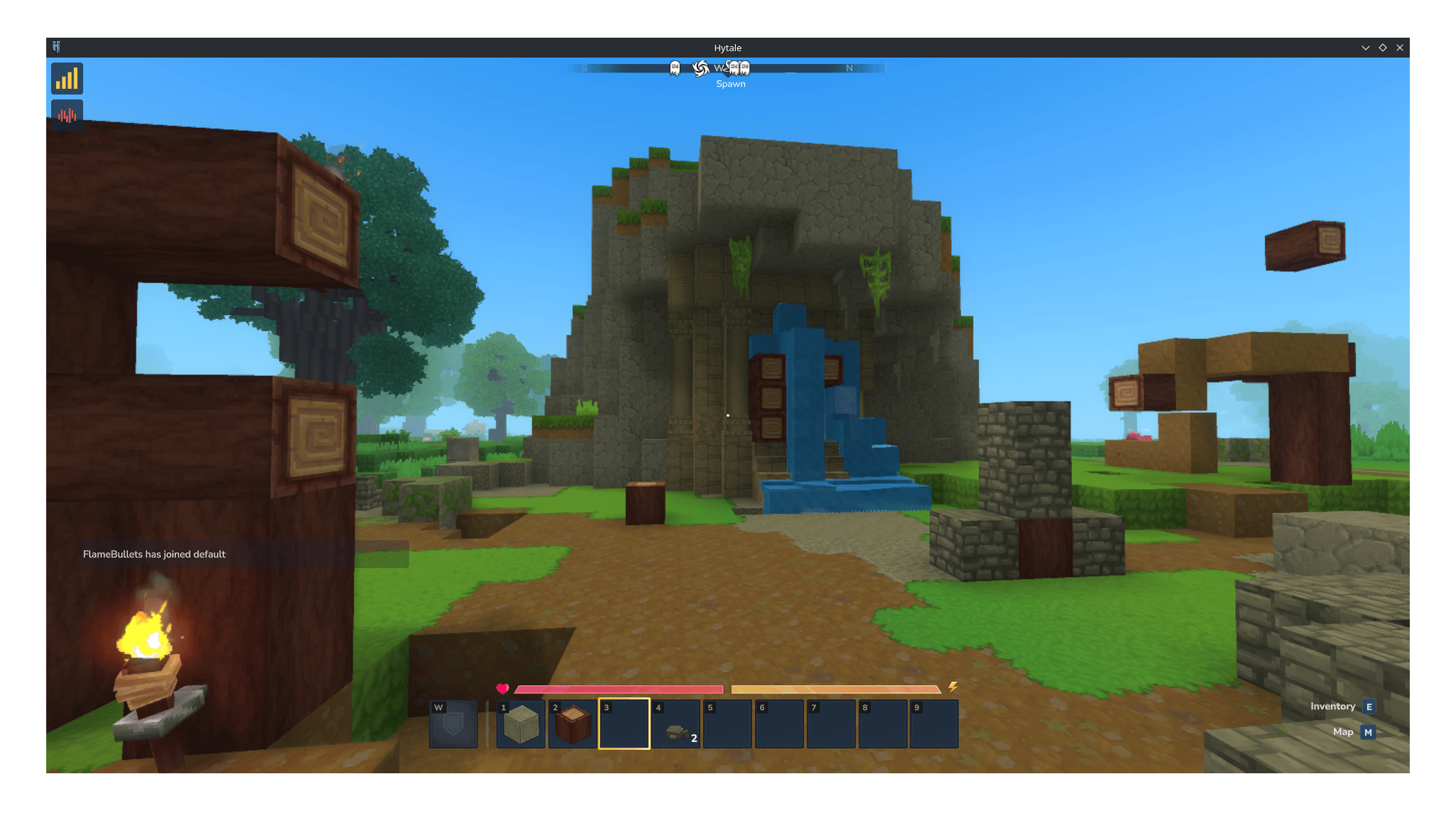Image resolution: width=1456 pixels, height=828 pixels.
Task: Click the lightning bolt icon at the stamina bar's end
Action: [x=953, y=687]
